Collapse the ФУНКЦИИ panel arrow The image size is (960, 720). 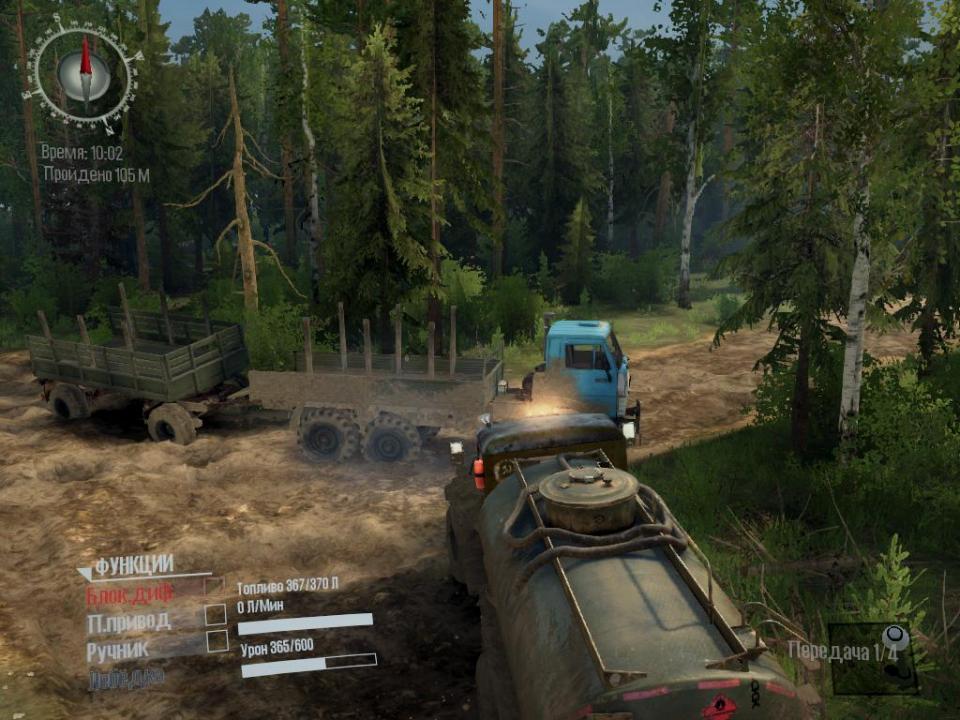point(84,573)
